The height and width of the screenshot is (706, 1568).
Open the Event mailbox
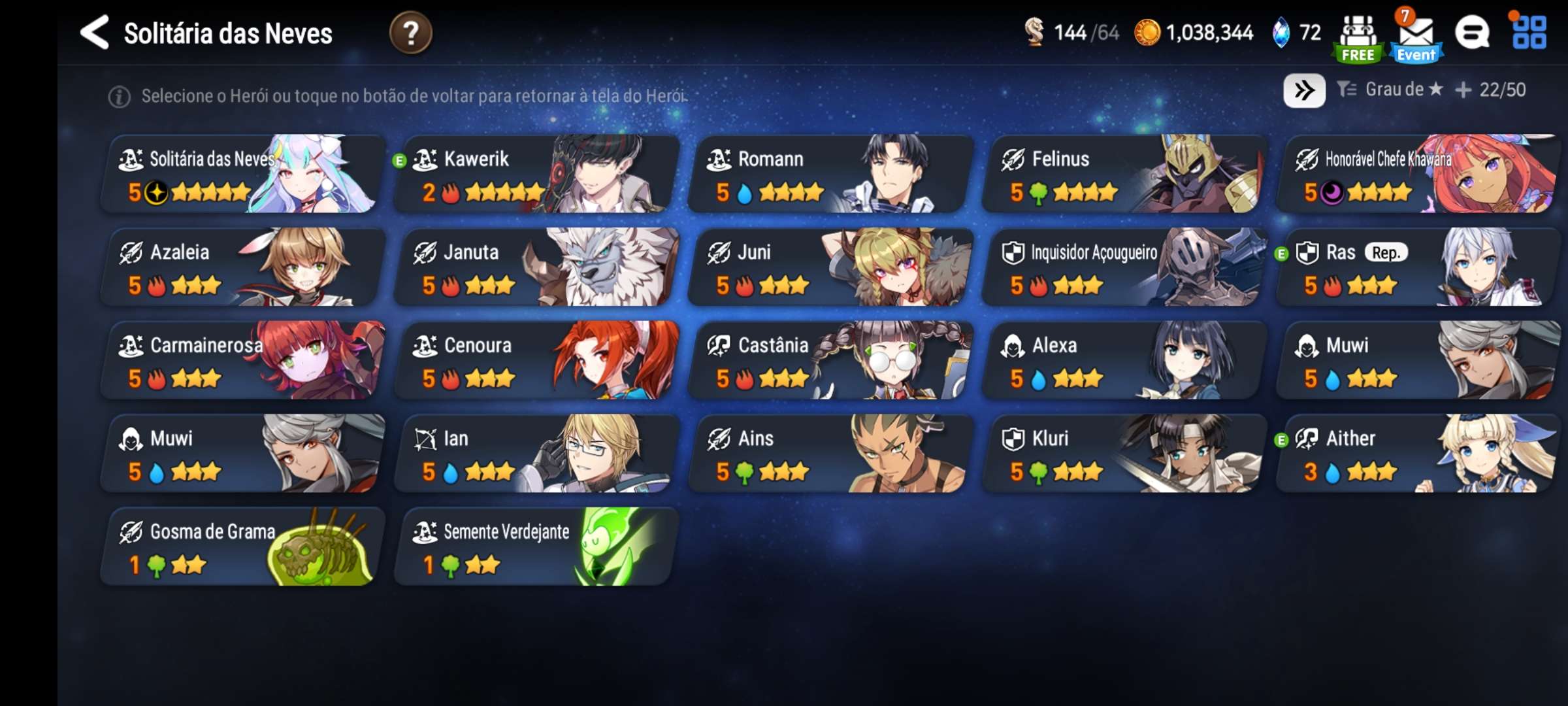1416,38
